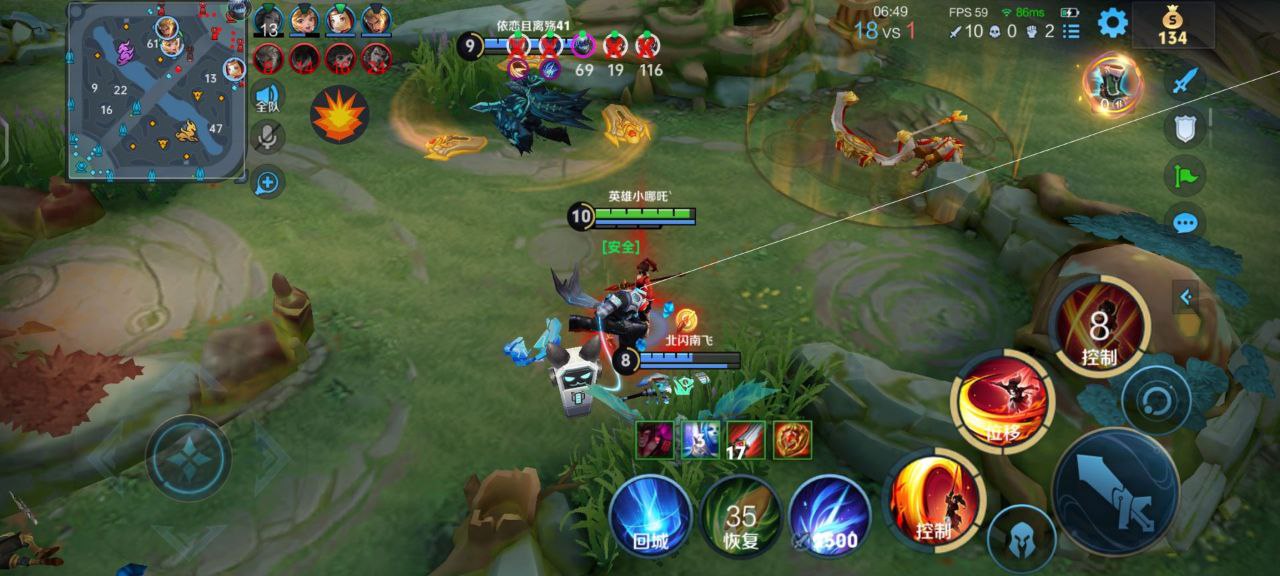Activate the 位移 dash skill

point(1002,402)
